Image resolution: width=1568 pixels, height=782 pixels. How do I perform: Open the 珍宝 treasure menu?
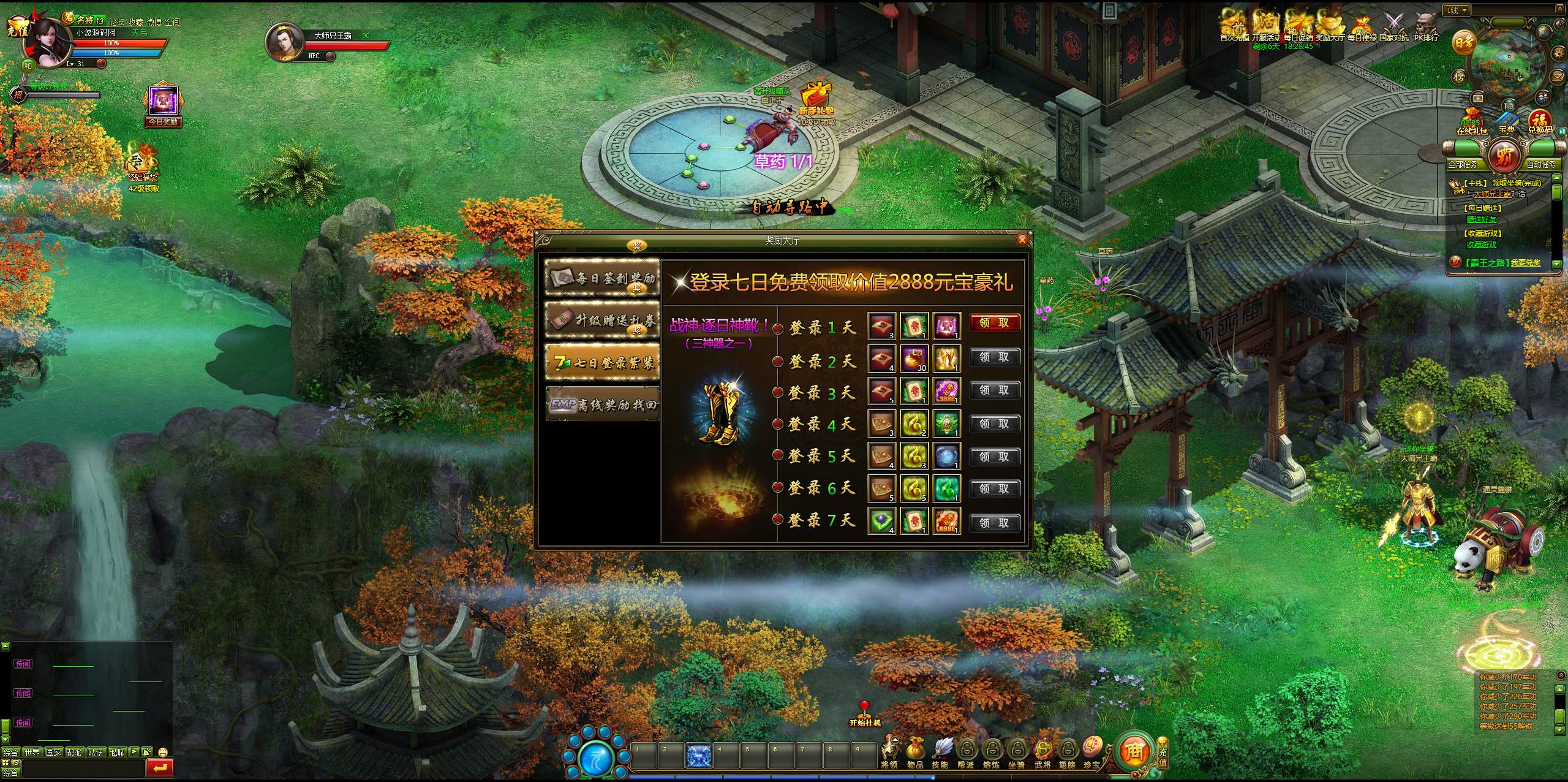click(1091, 751)
